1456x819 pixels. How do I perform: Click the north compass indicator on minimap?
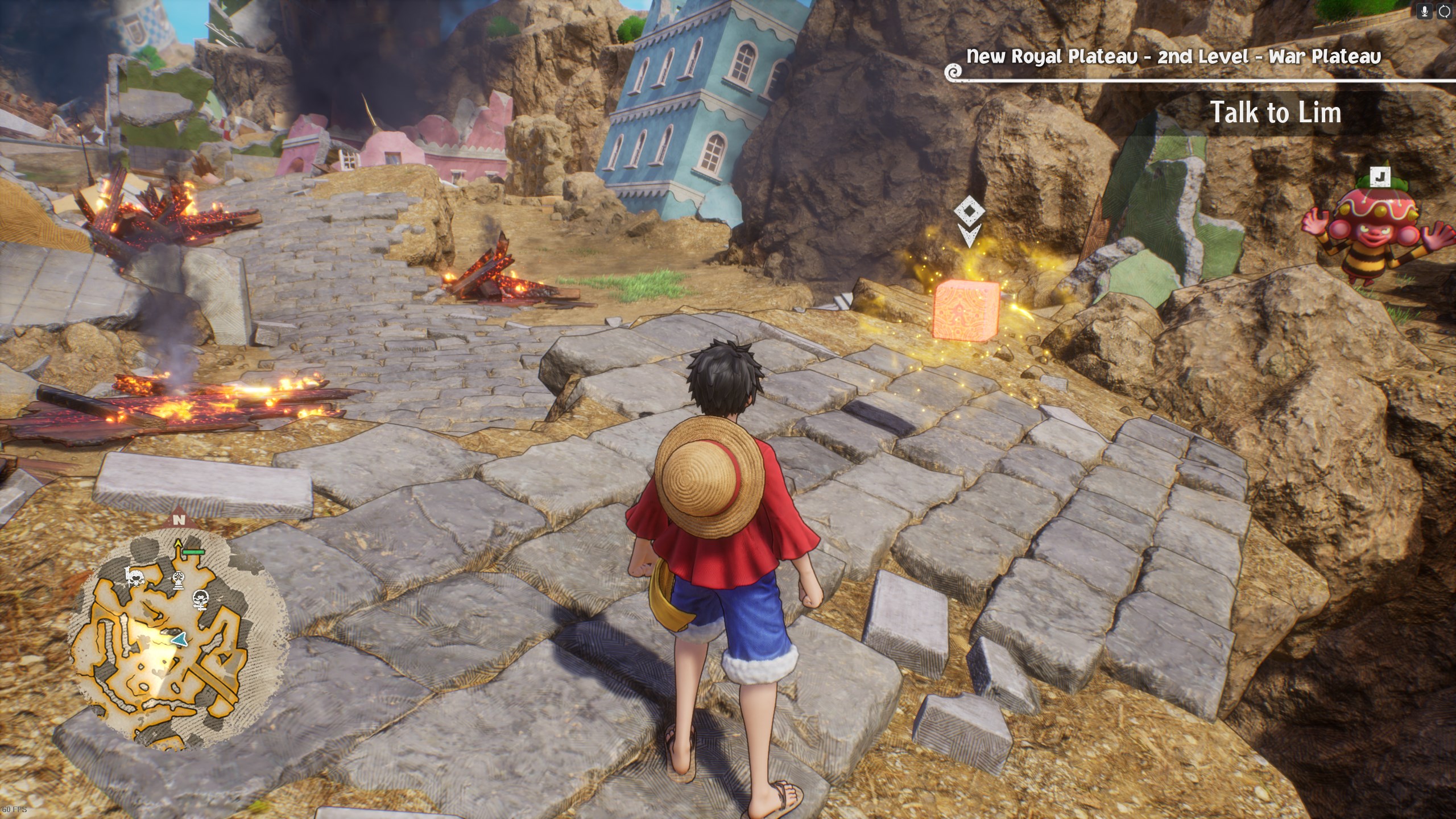click(x=179, y=519)
